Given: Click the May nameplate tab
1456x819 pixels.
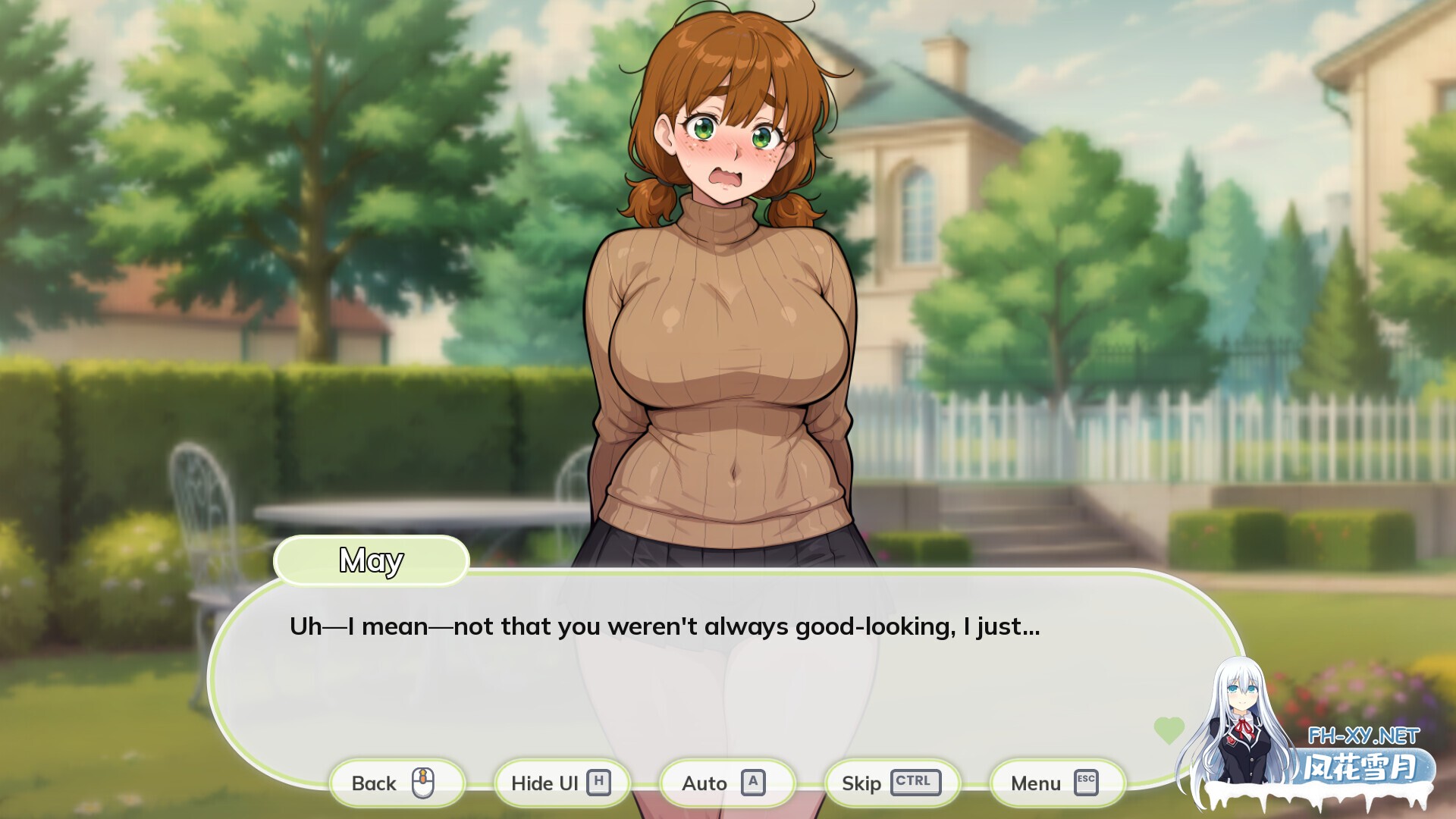Looking at the screenshot, I should point(371,561).
